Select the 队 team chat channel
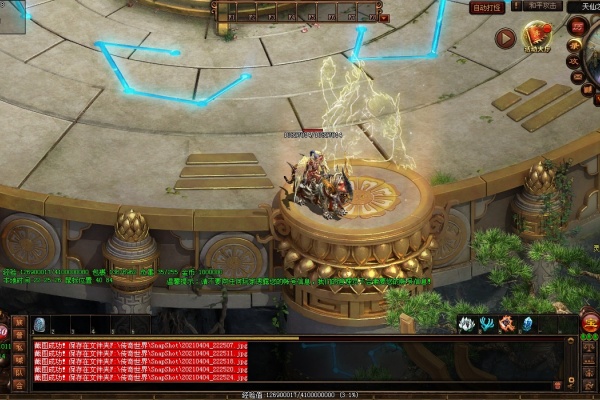The image size is (600, 400). (19, 372)
